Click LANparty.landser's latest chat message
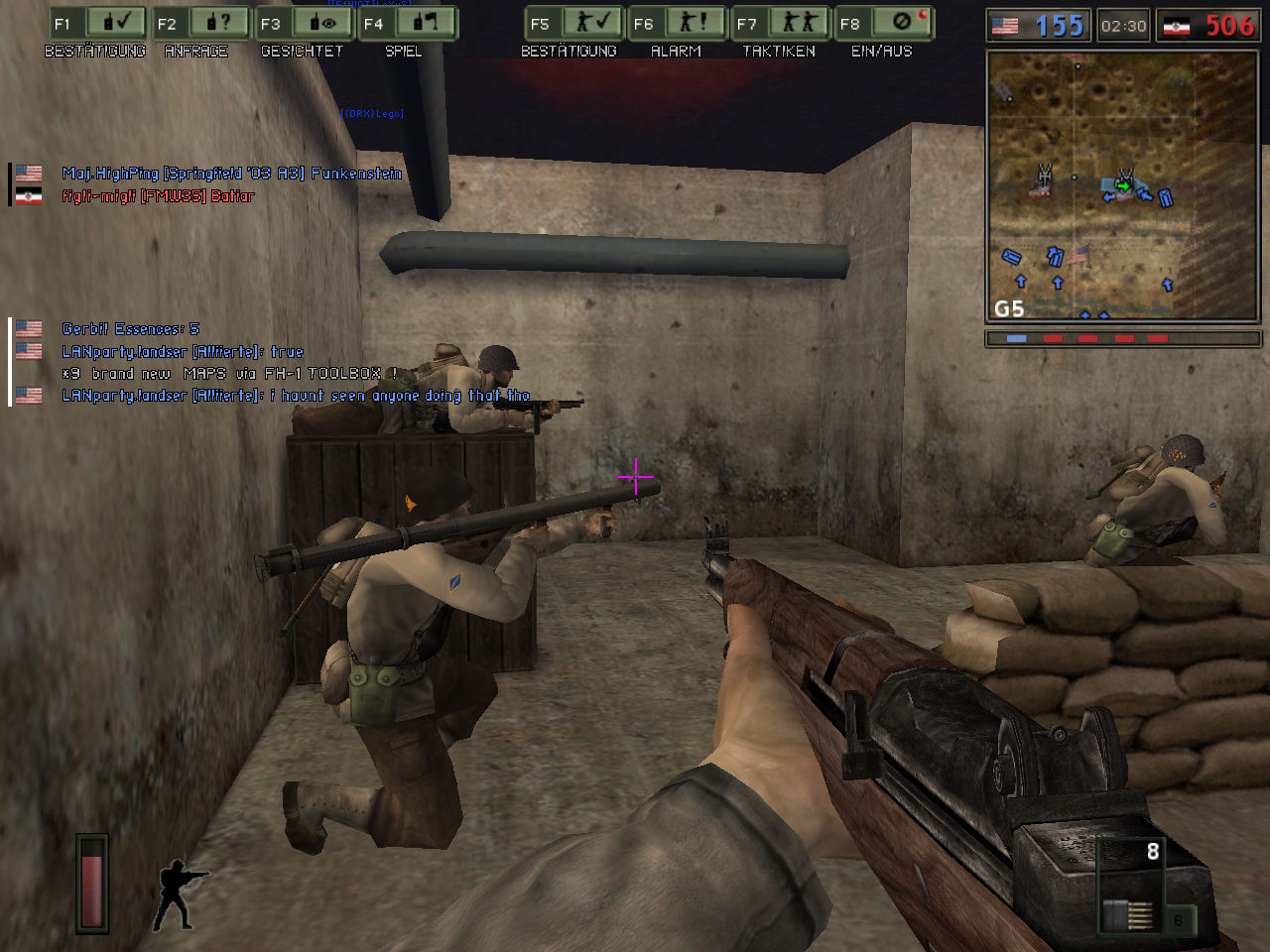The image size is (1270, 952). click(296, 396)
